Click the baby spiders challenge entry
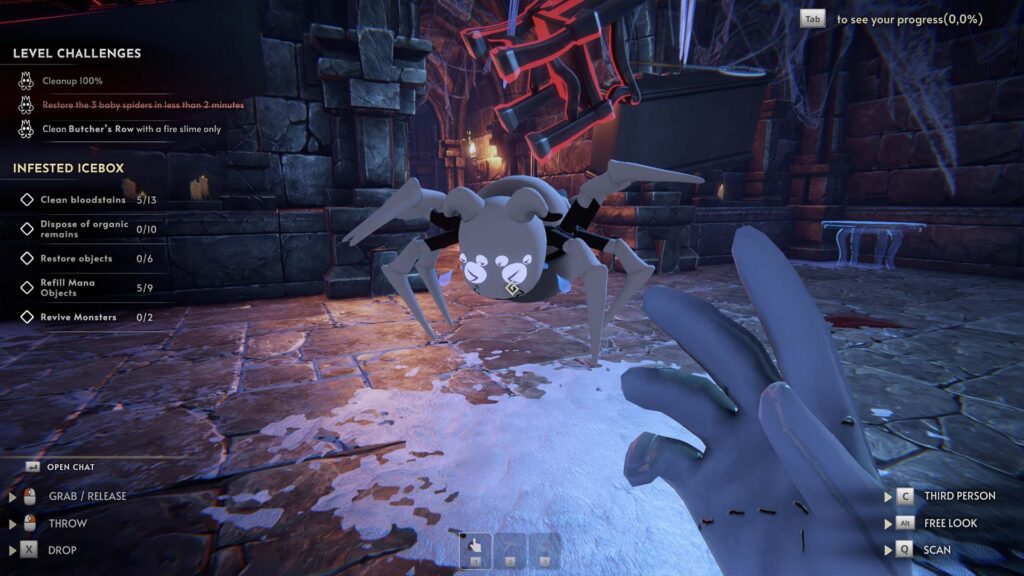Screen dimensions: 1024x576 [143, 105]
